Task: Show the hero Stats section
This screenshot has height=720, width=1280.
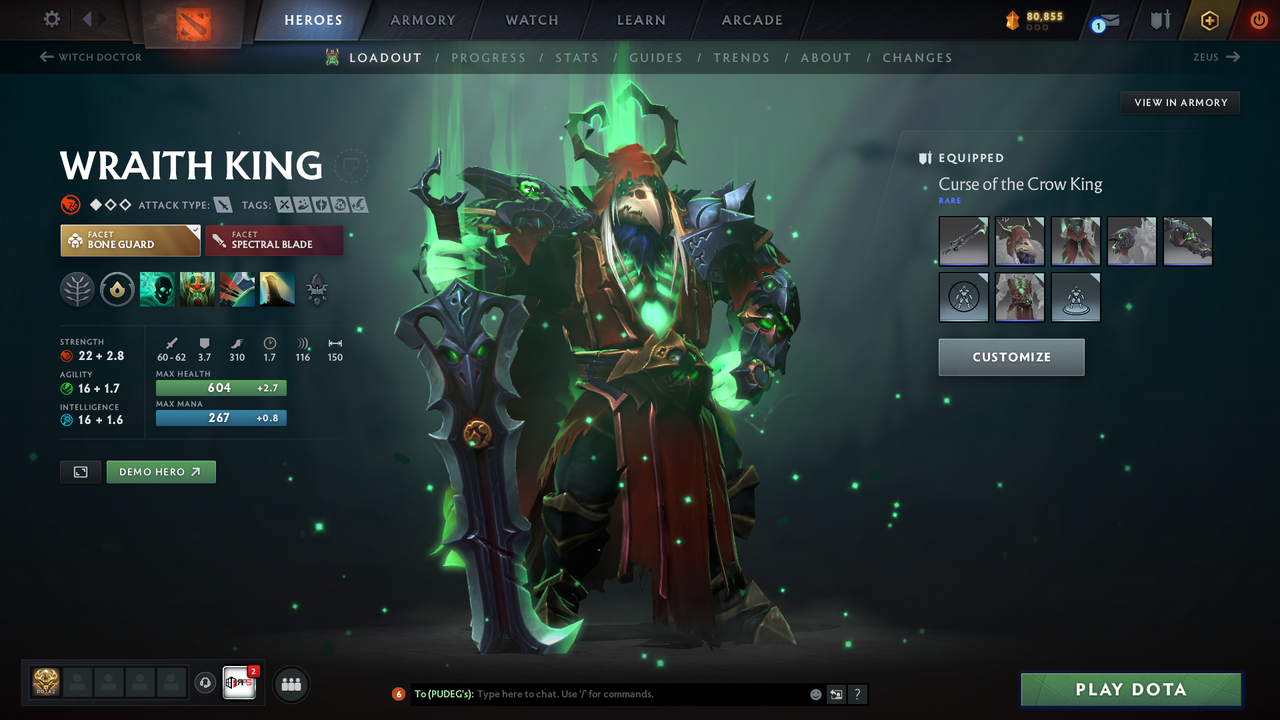Action: tap(577, 58)
